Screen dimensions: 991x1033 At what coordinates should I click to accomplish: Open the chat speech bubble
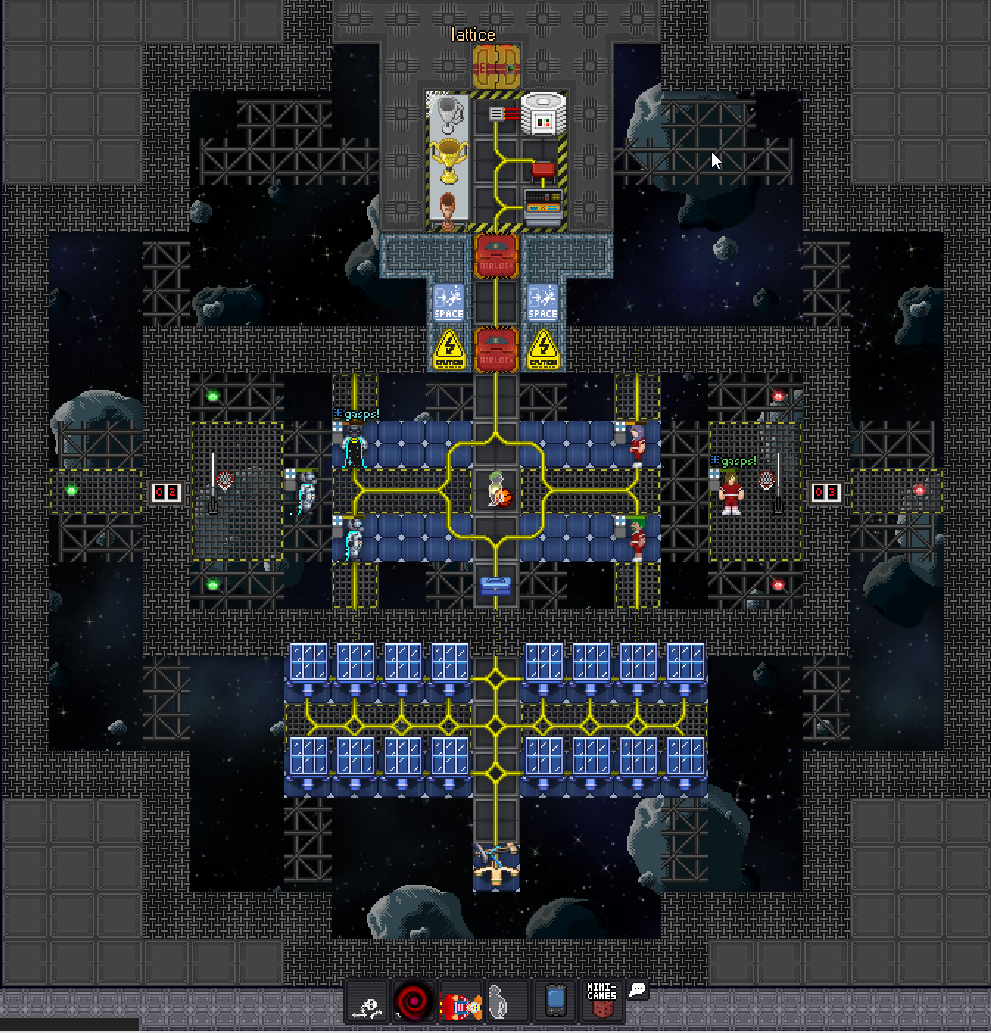638,990
